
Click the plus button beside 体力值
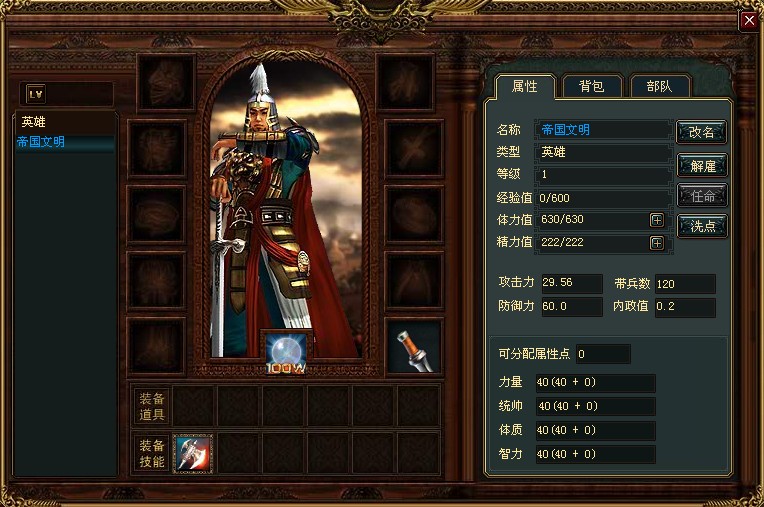(x=656, y=220)
